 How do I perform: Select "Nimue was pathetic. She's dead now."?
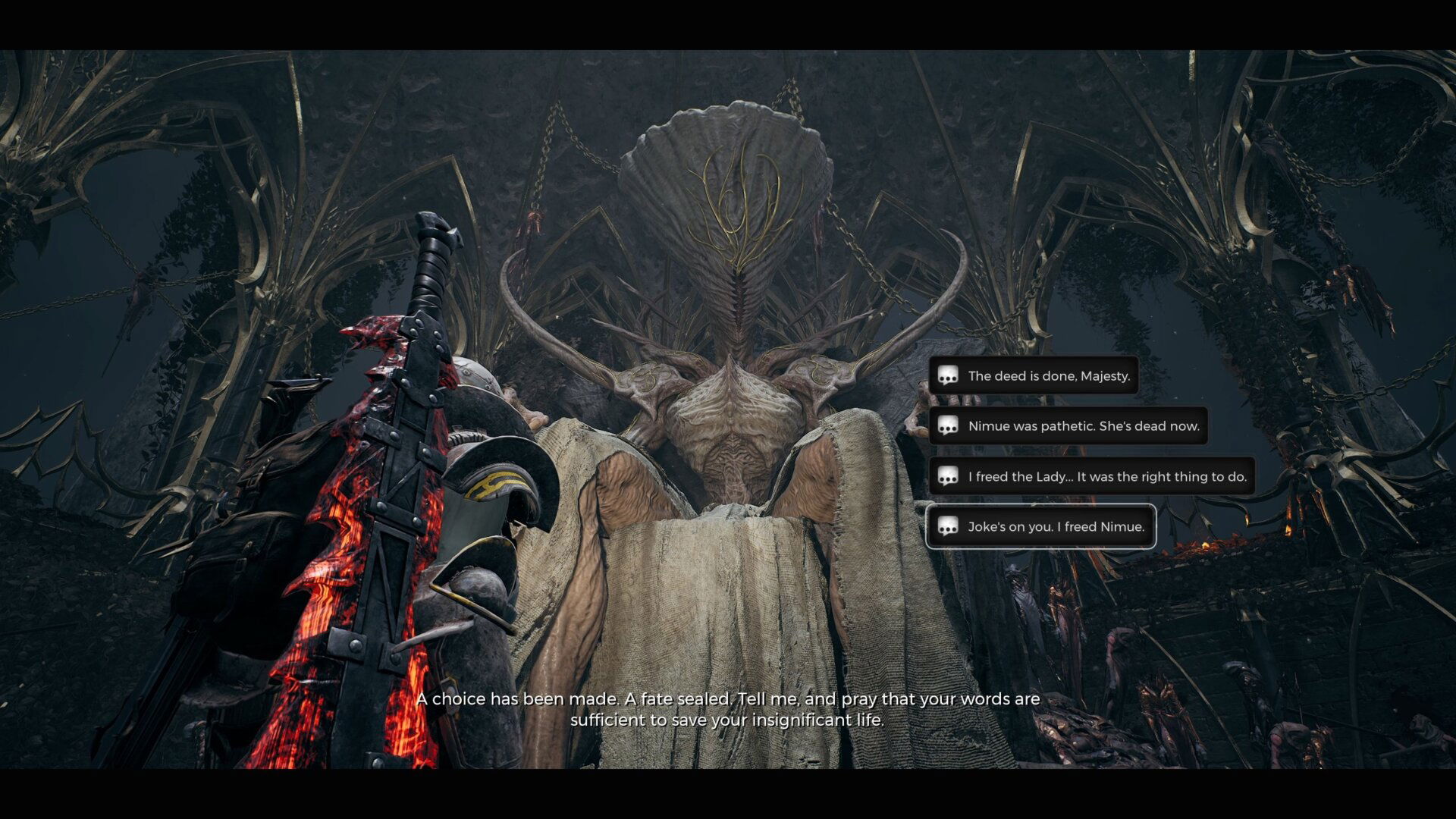(x=1068, y=425)
